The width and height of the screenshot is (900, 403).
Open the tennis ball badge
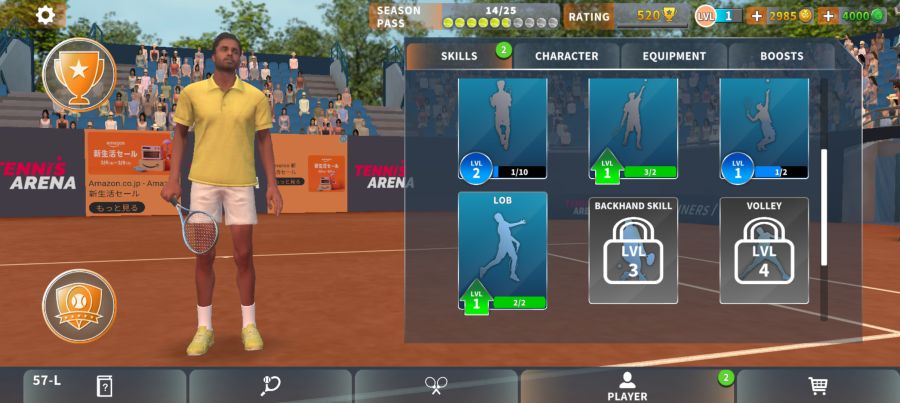(x=78, y=305)
